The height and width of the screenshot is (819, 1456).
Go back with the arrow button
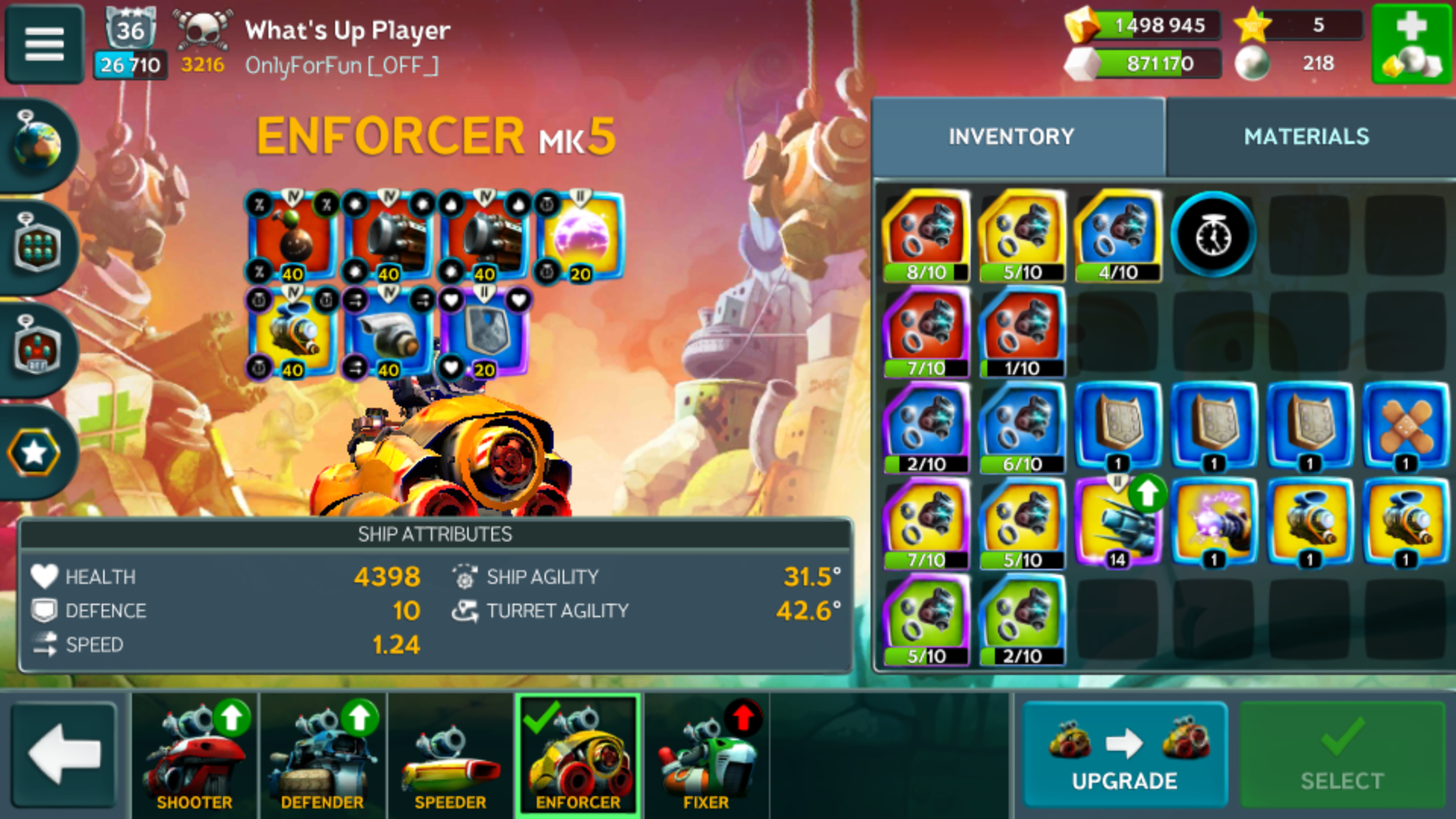(64, 755)
